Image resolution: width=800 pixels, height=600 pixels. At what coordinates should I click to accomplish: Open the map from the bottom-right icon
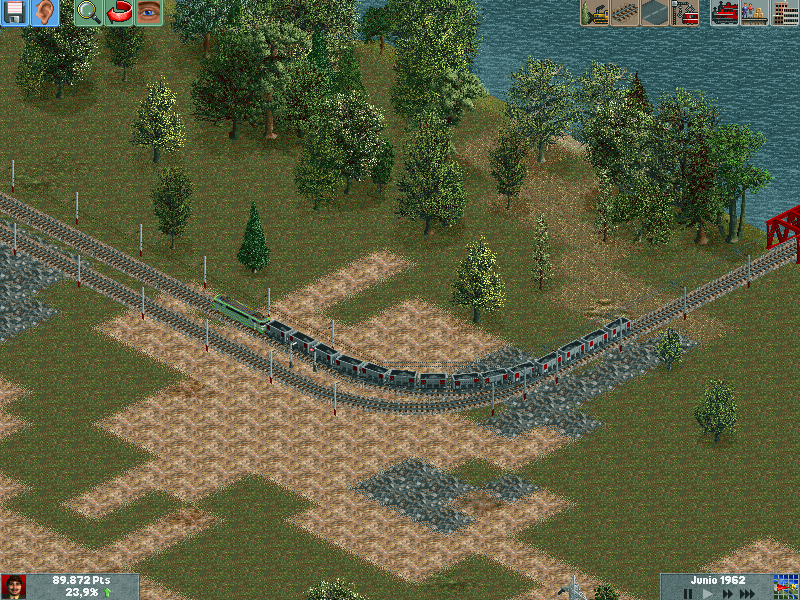[786, 586]
